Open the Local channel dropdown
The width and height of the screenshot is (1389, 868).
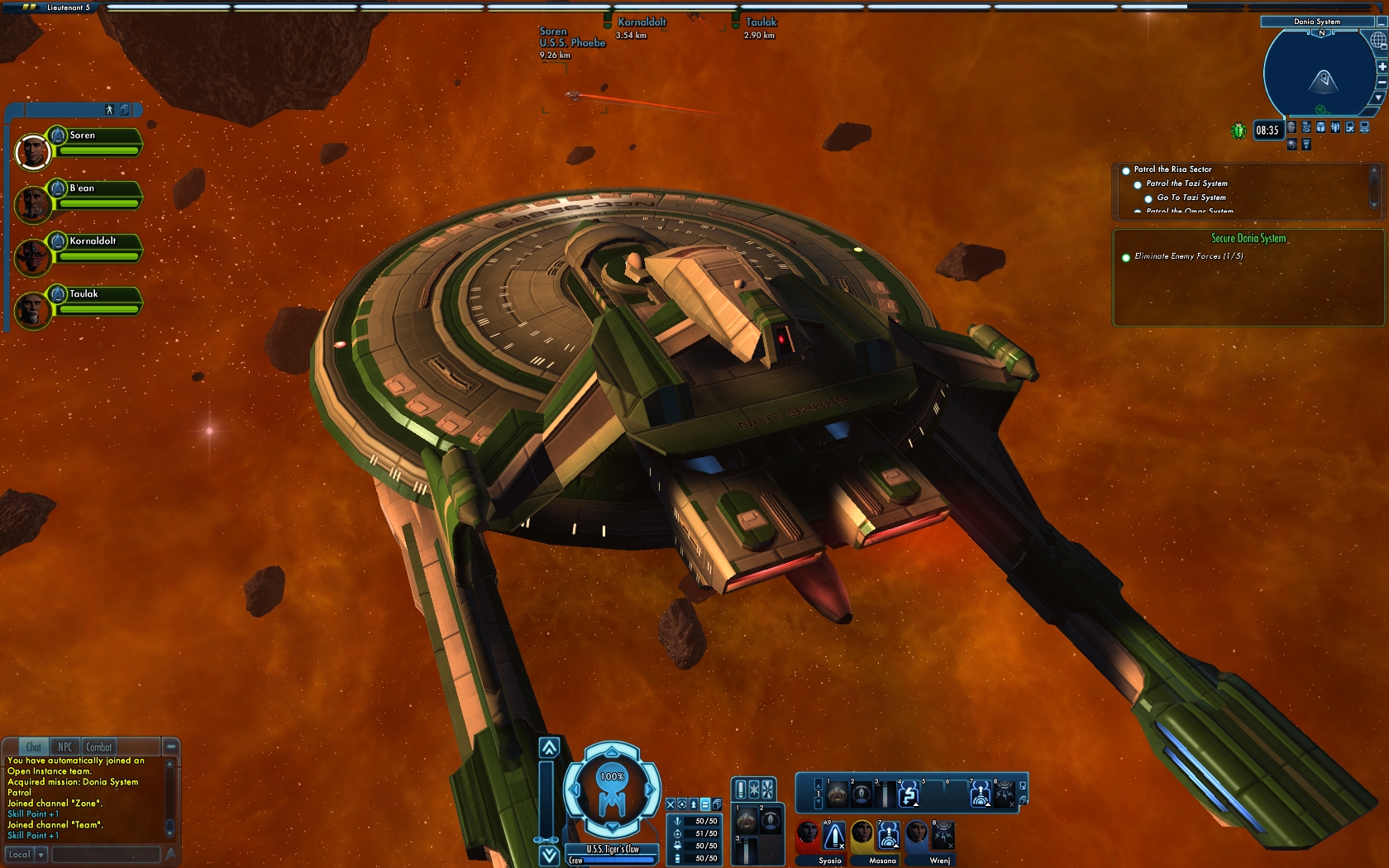tap(41, 855)
